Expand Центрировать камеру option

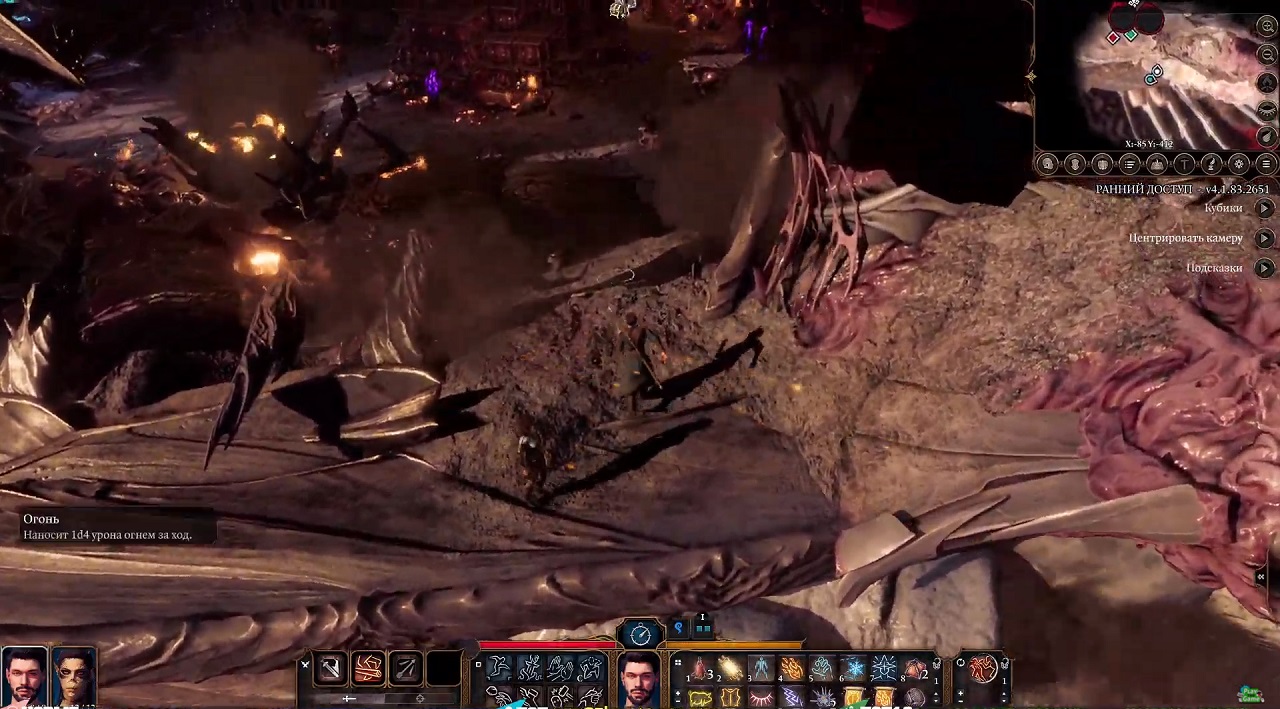point(1264,238)
